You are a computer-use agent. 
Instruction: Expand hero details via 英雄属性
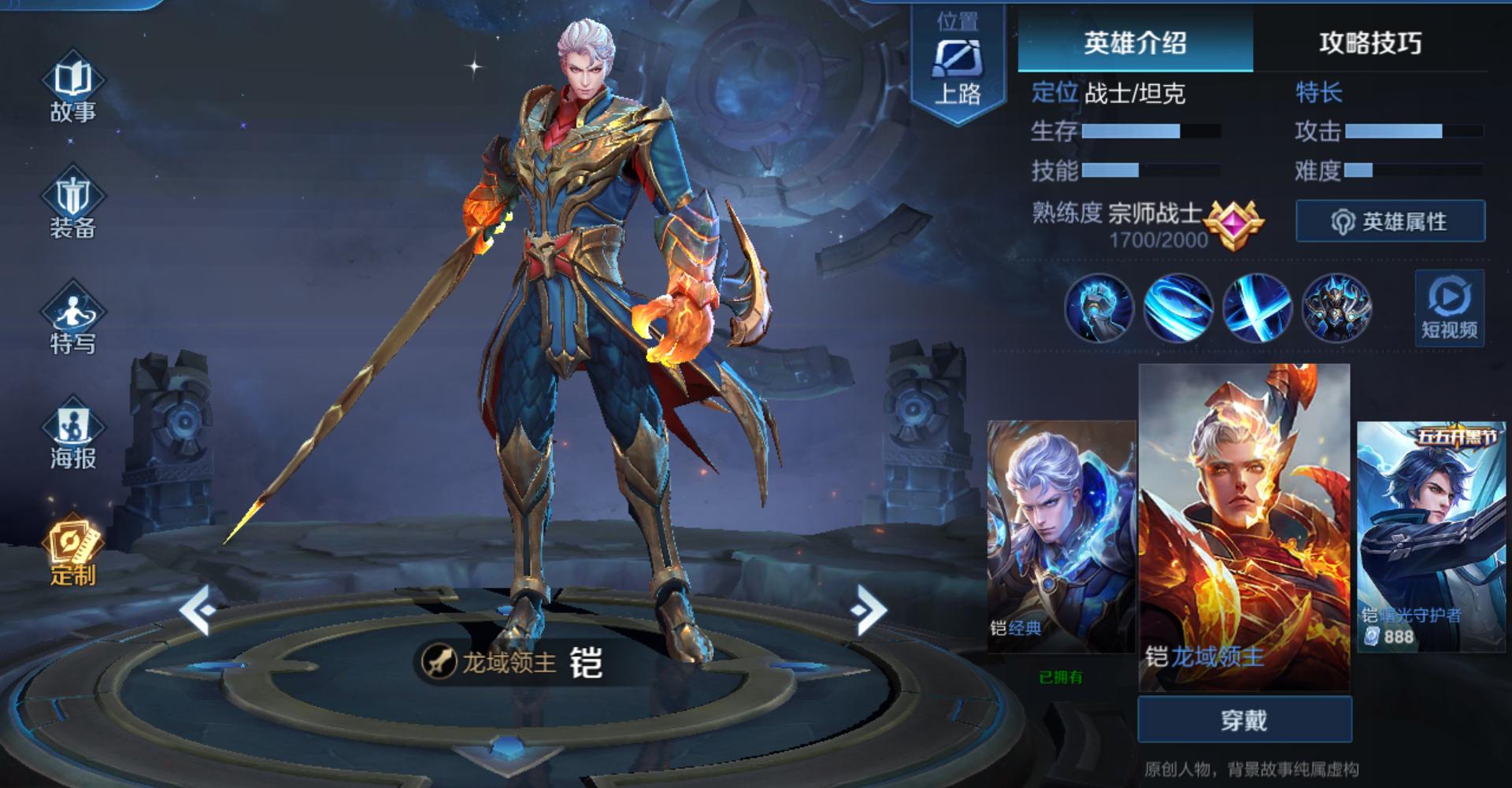click(x=1390, y=222)
